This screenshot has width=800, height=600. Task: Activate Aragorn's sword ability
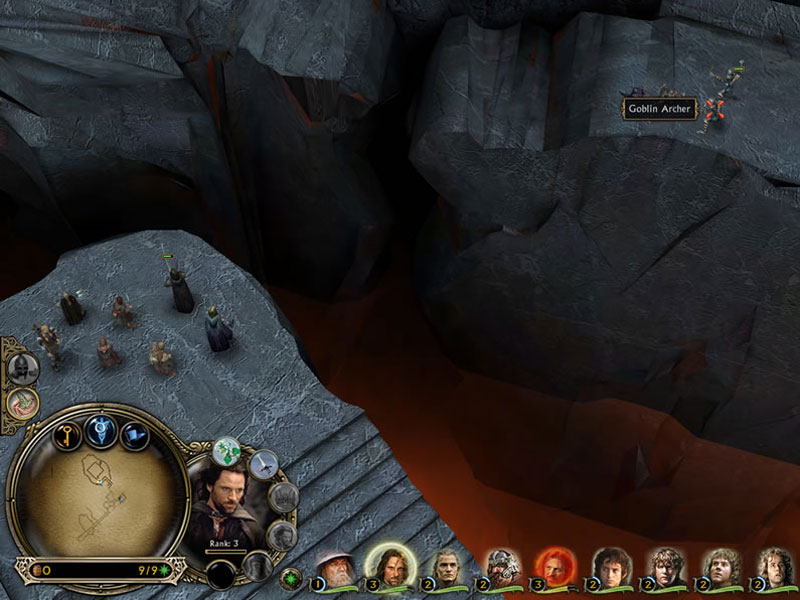tap(263, 463)
